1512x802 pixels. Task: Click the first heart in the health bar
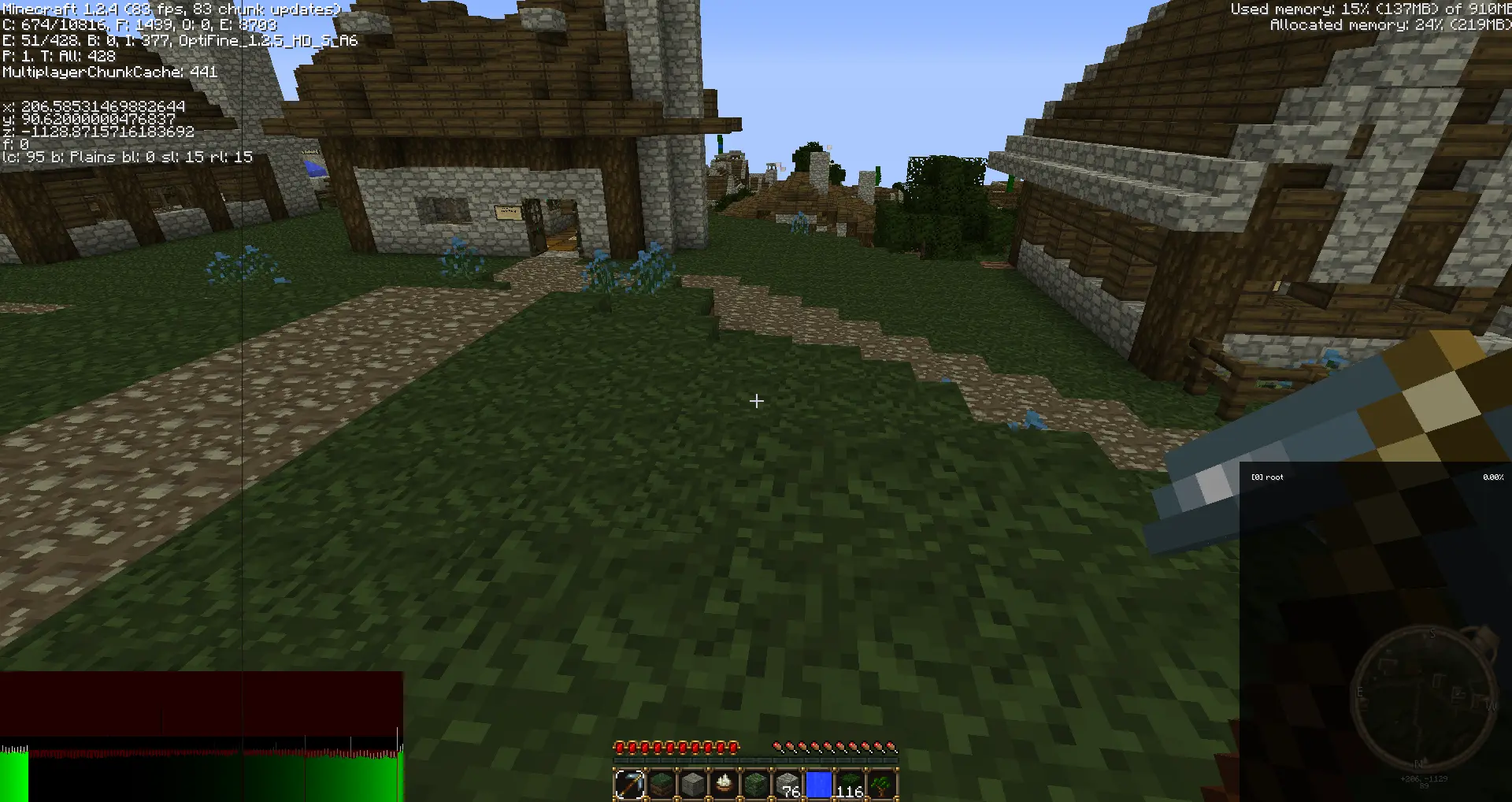[x=620, y=747]
